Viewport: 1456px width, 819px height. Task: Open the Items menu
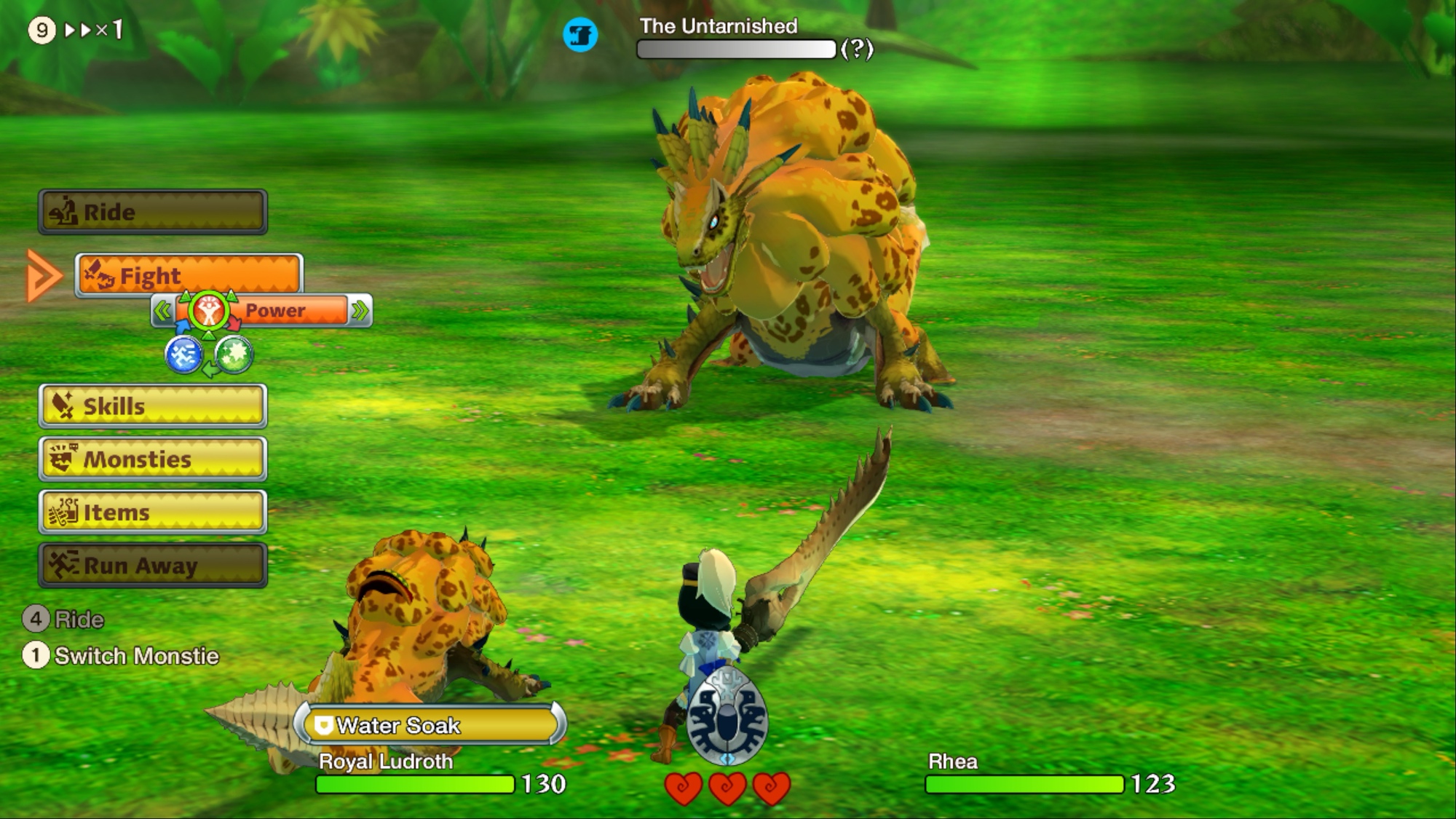[x=153, y=512]
